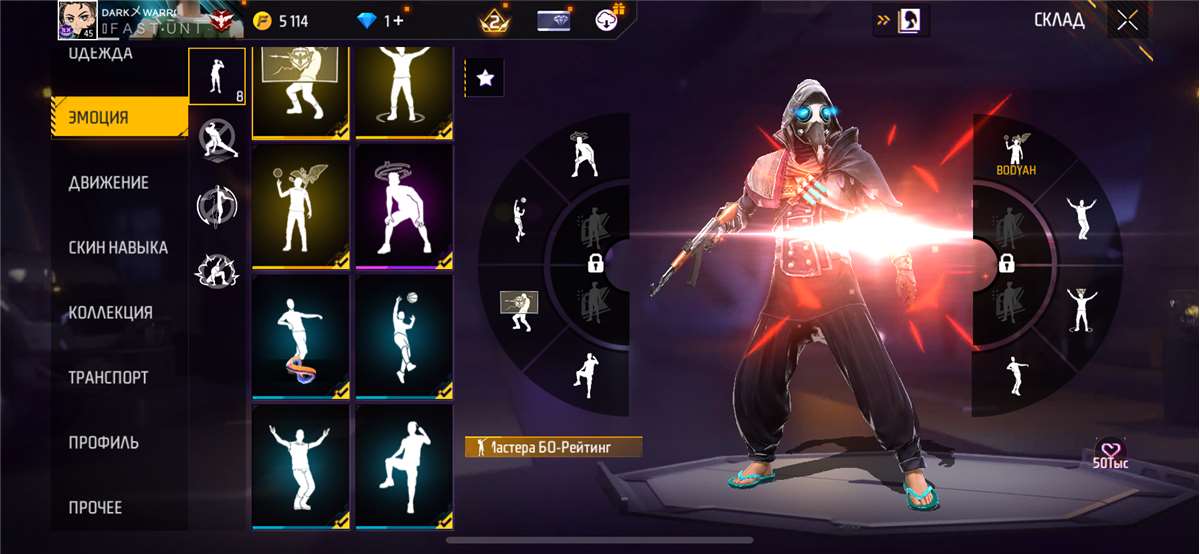The width and height of the screenshot is (1200, 554).
Task: Select the emote sub-tab showing count 8
Action: click(x=217, y=77)
